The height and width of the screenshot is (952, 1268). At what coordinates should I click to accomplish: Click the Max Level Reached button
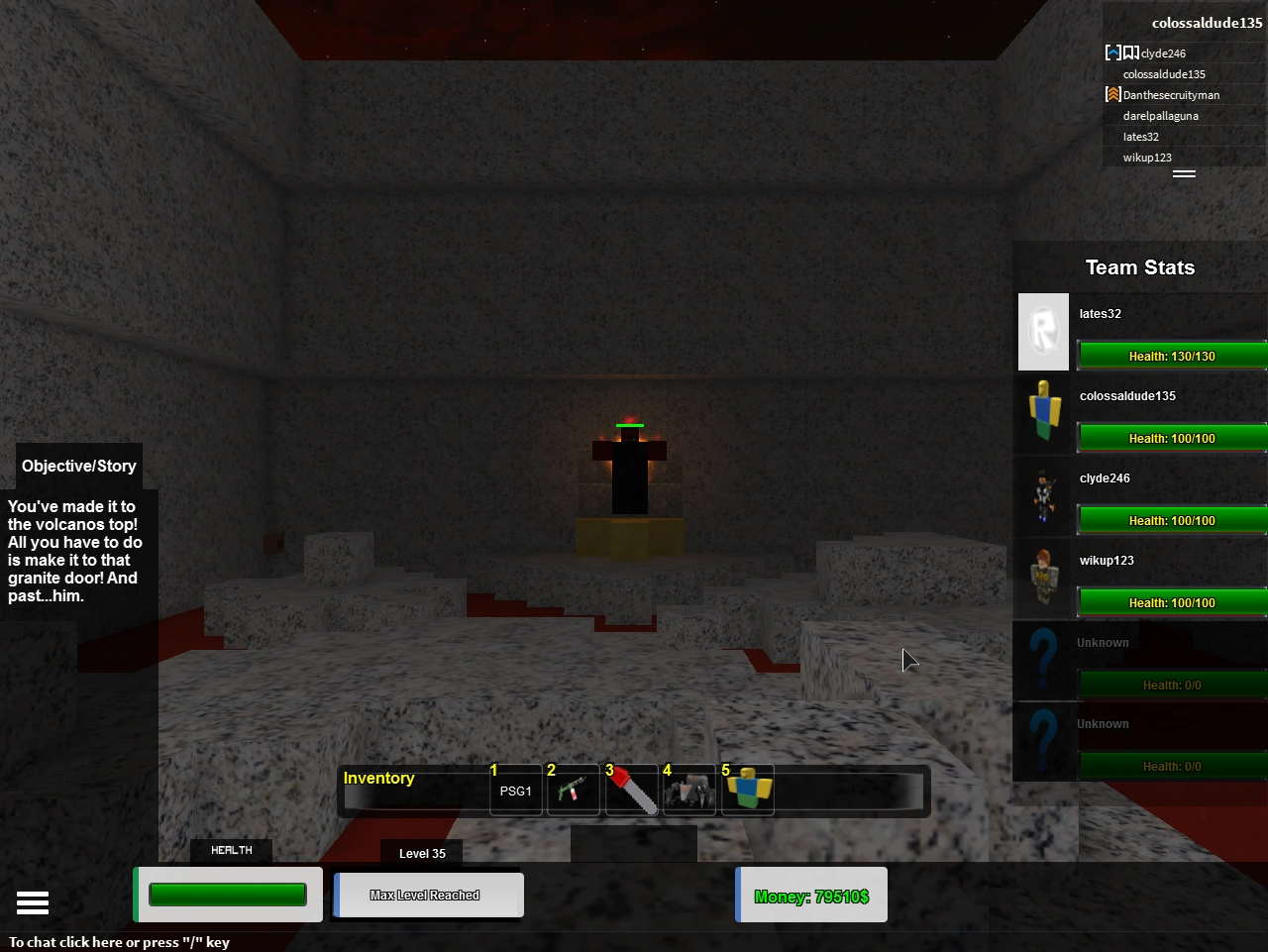(428, 895)
